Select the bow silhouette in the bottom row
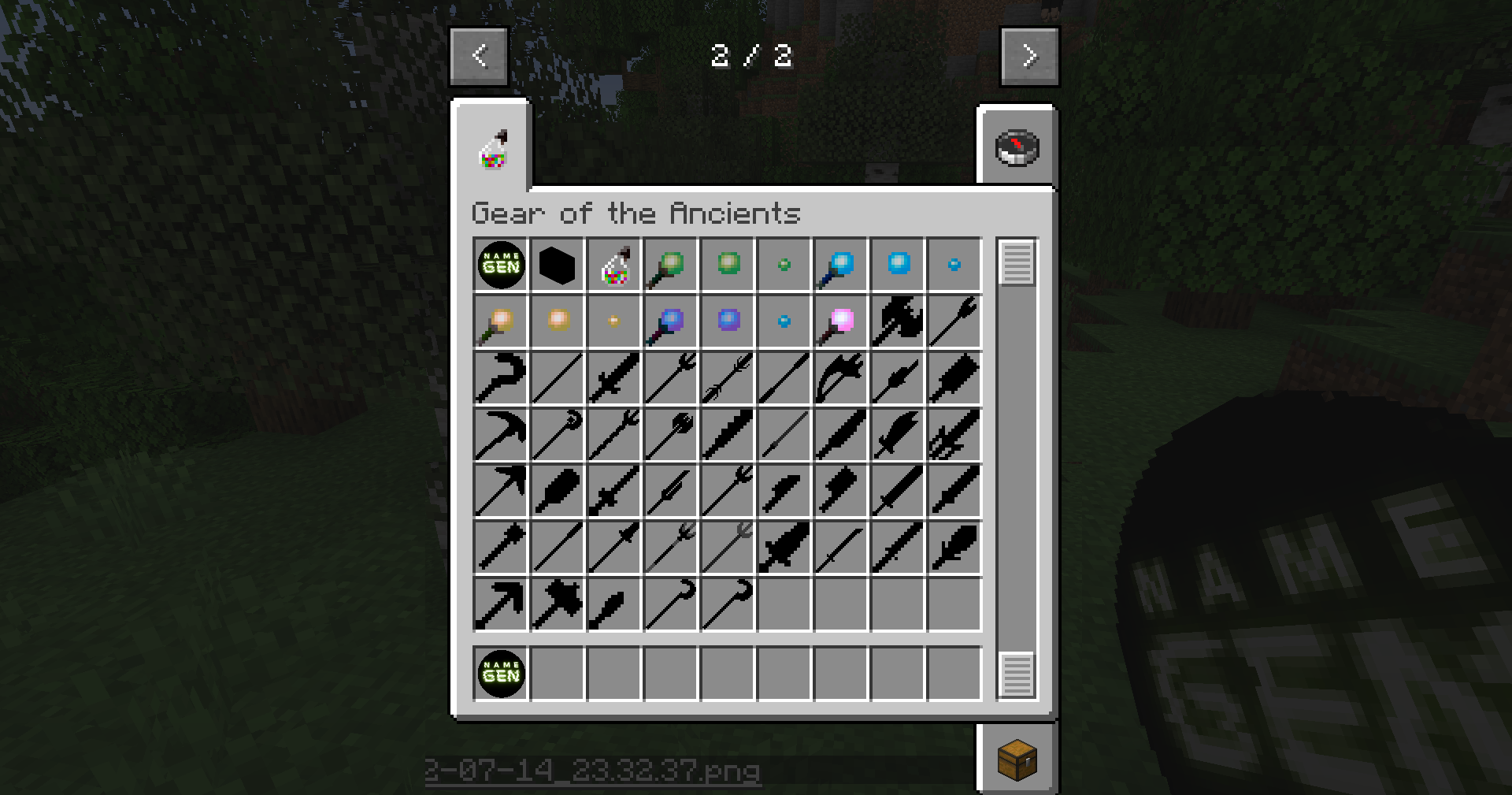This screenshot has height=795, width=1512. pyautogui.click(x=499, y=603)
